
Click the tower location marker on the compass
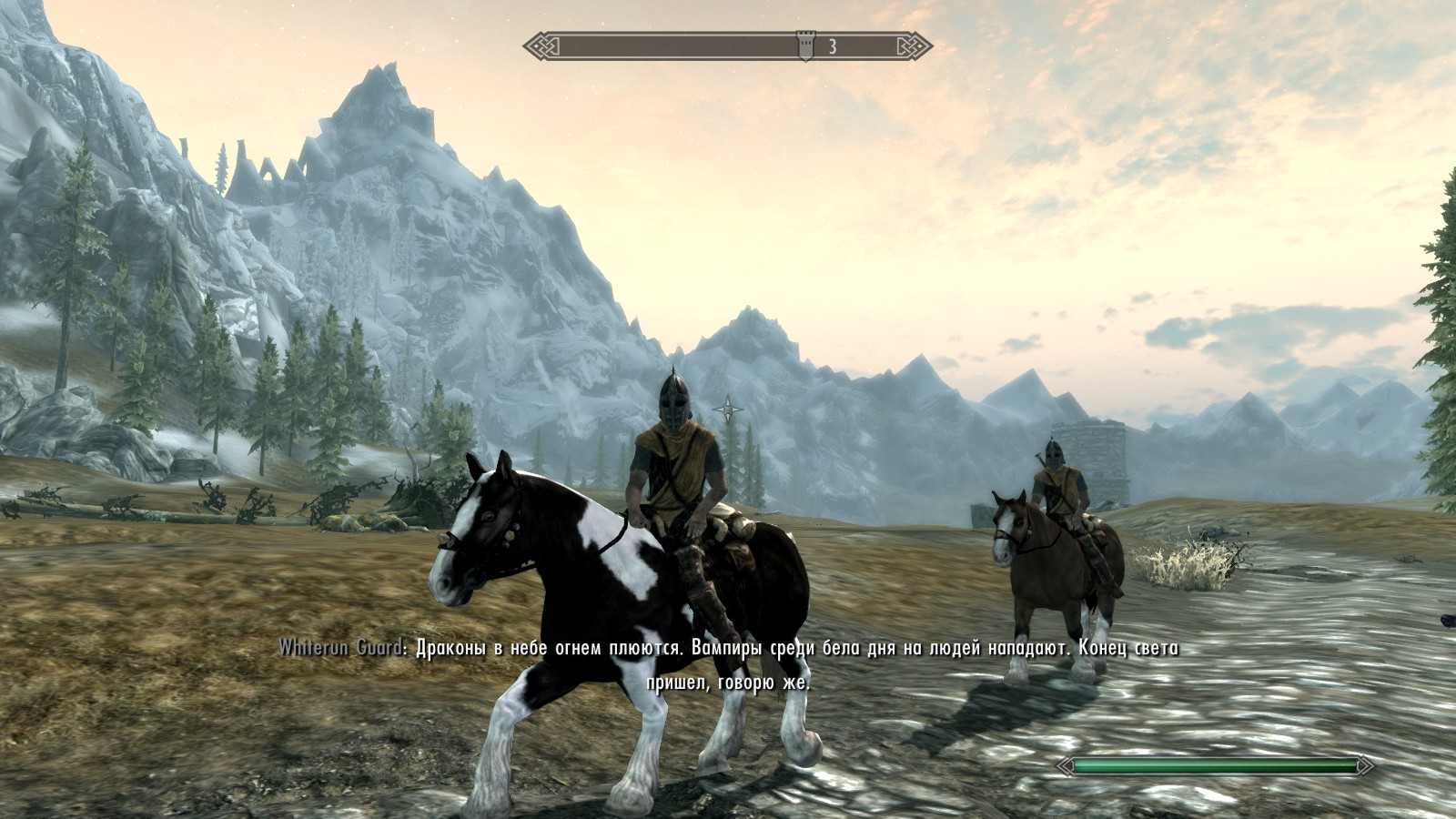click(804, 42)
